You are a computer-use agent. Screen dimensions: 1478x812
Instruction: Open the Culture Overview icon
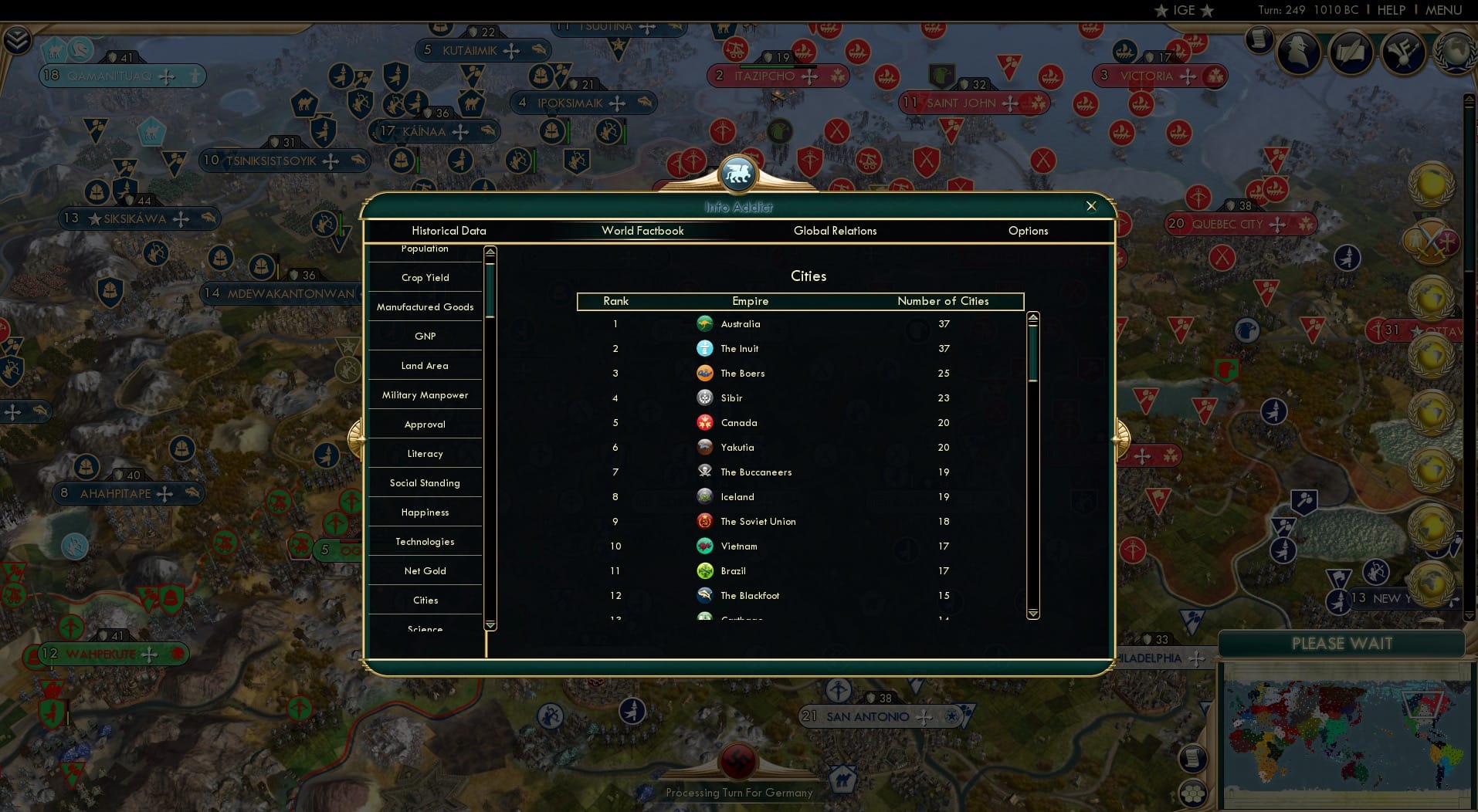[x=1403, y=53]
